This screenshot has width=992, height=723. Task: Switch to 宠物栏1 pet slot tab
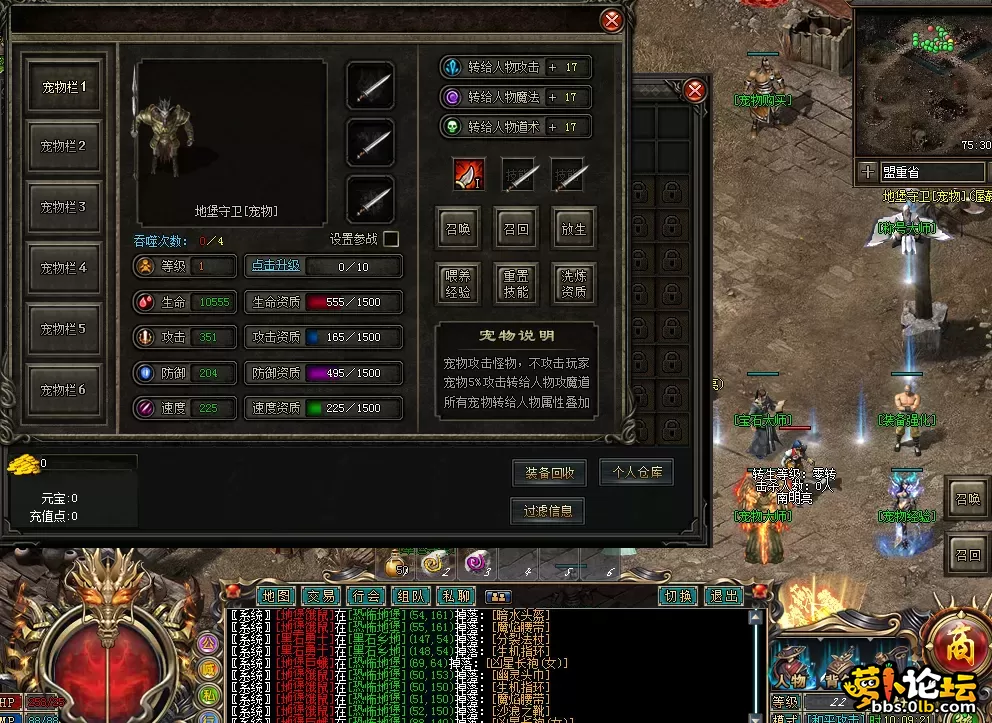tap(64, 87)
